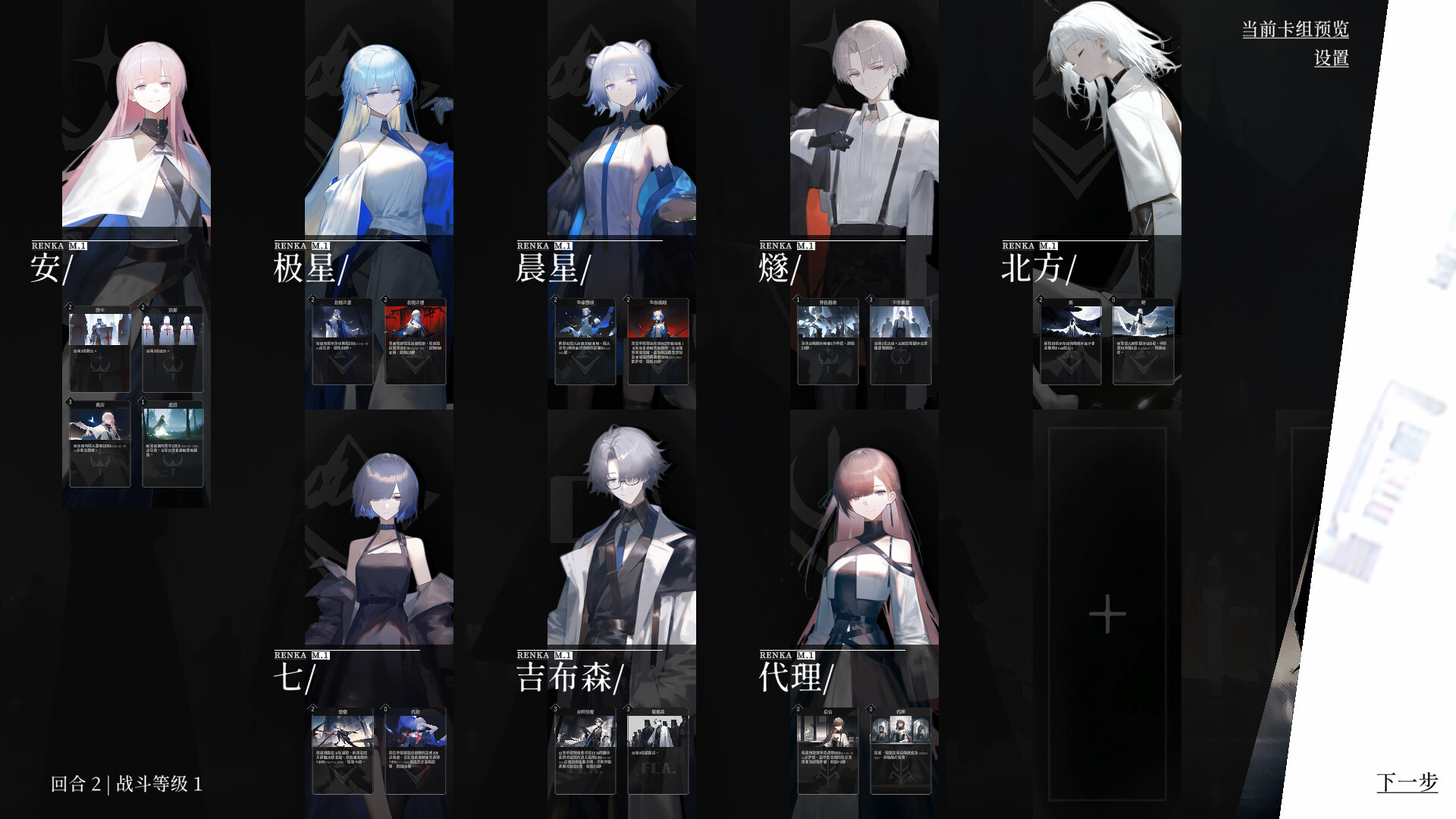Viewport: 1456px width, 819px height.
Task: Click the cost 0 diamond on 北方's right card
Action: tap(1112, 300)
